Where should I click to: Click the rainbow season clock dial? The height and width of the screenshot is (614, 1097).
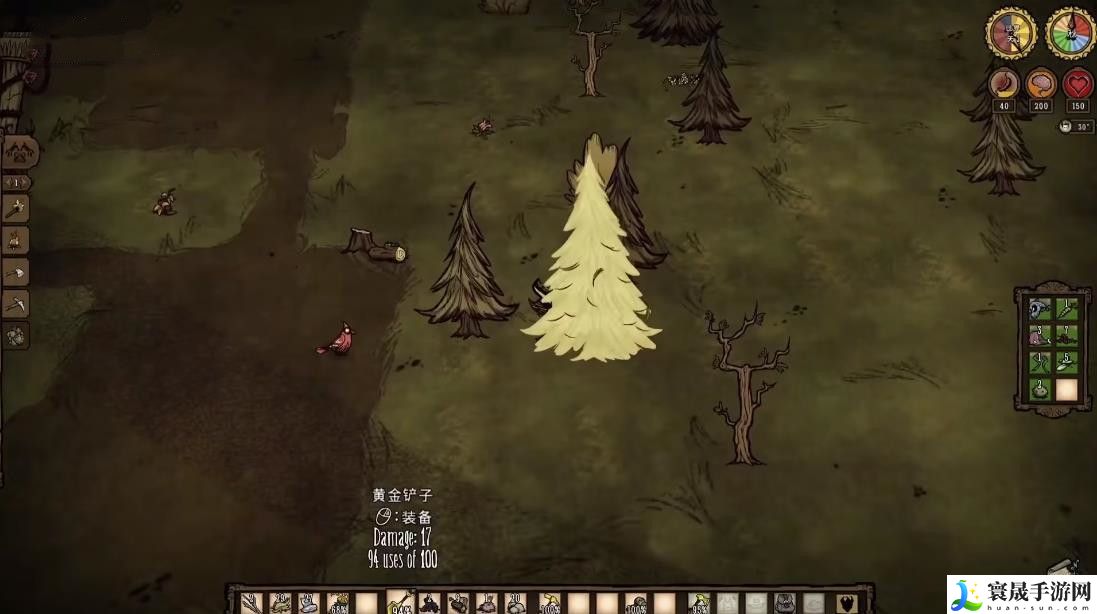tap(1070, 33)
